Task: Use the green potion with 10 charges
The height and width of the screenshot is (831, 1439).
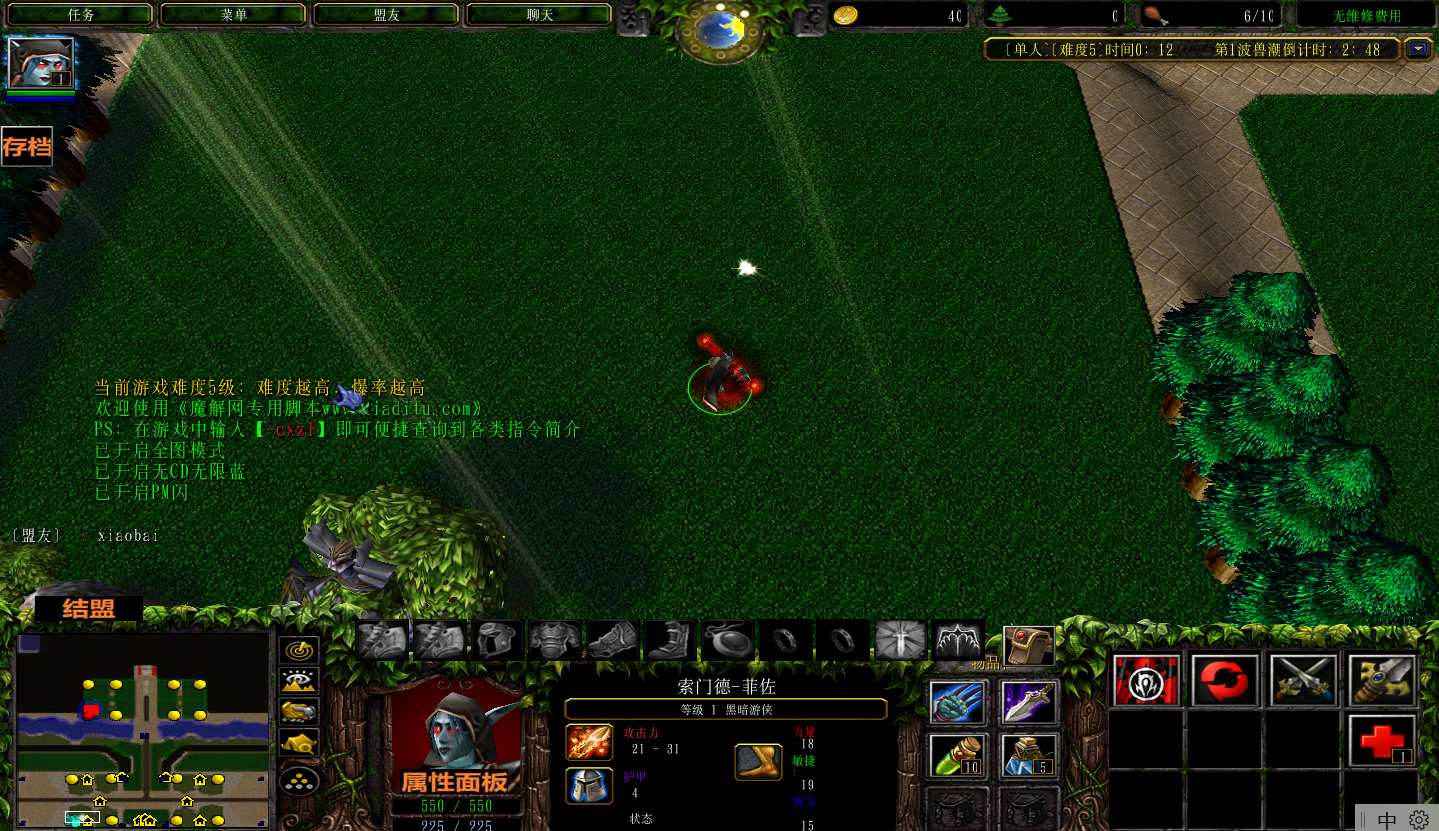Action: [x=958, y=756]
